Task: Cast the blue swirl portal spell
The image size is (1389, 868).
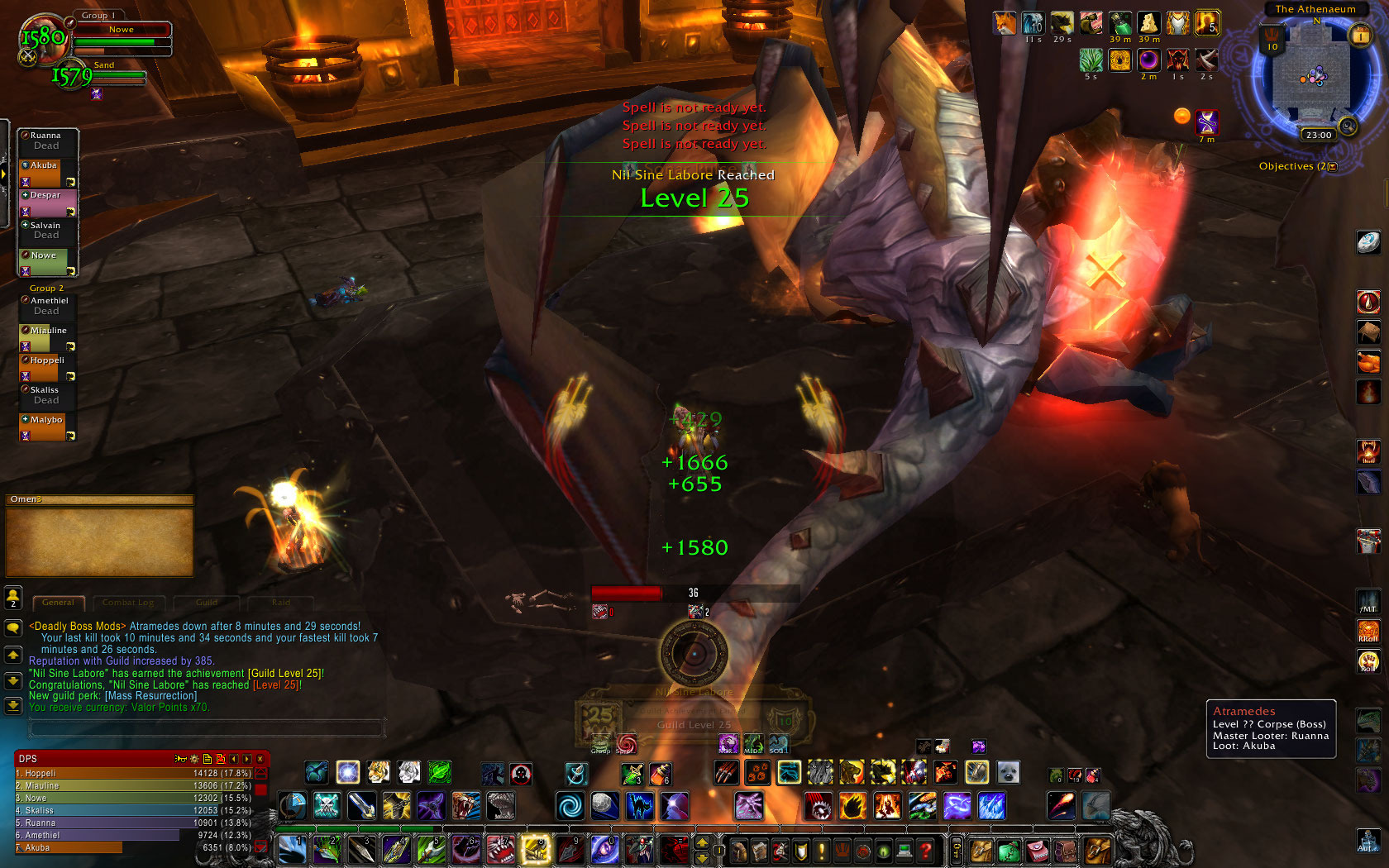Action: [x=570, y=805]
